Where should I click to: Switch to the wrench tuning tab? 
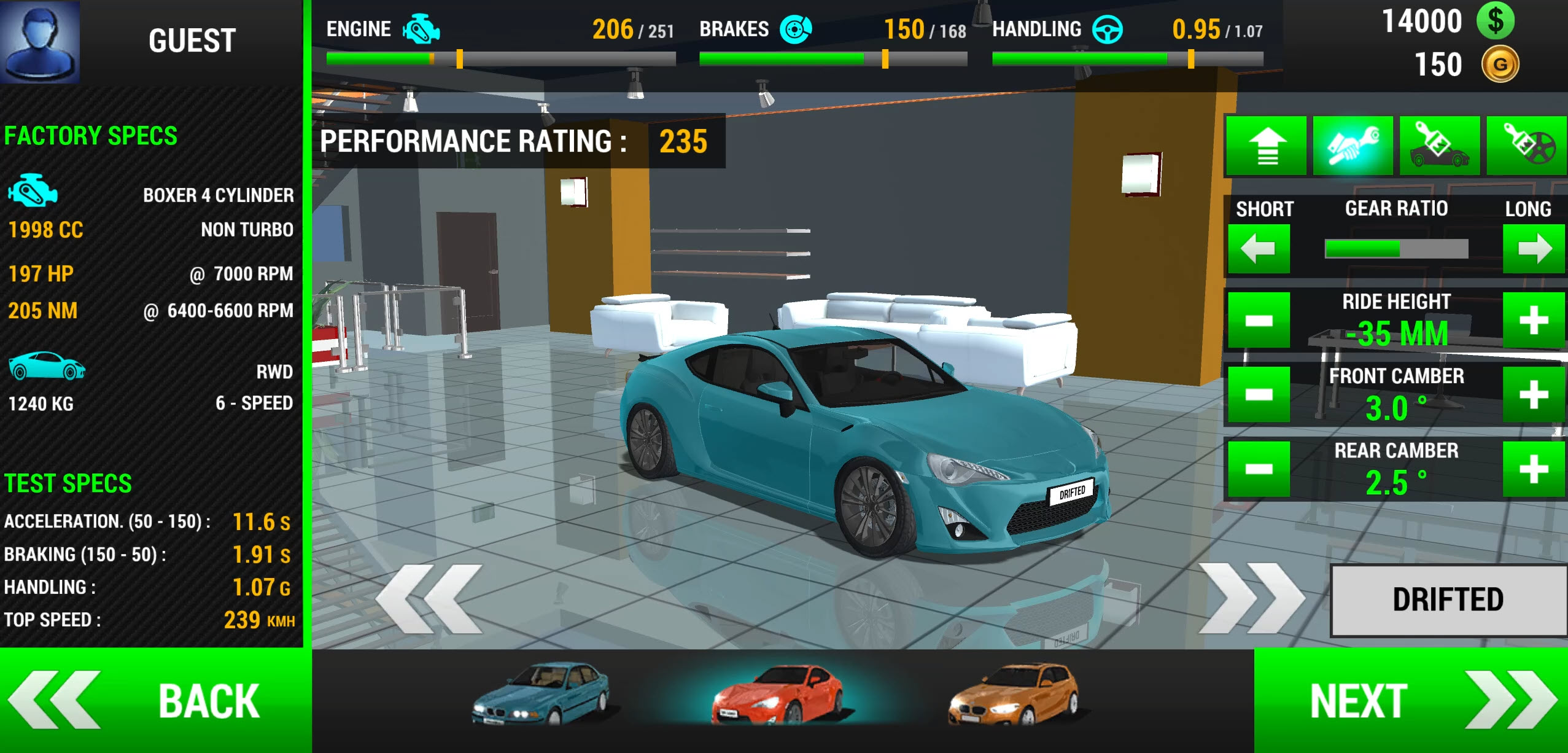coord(1353,146)
